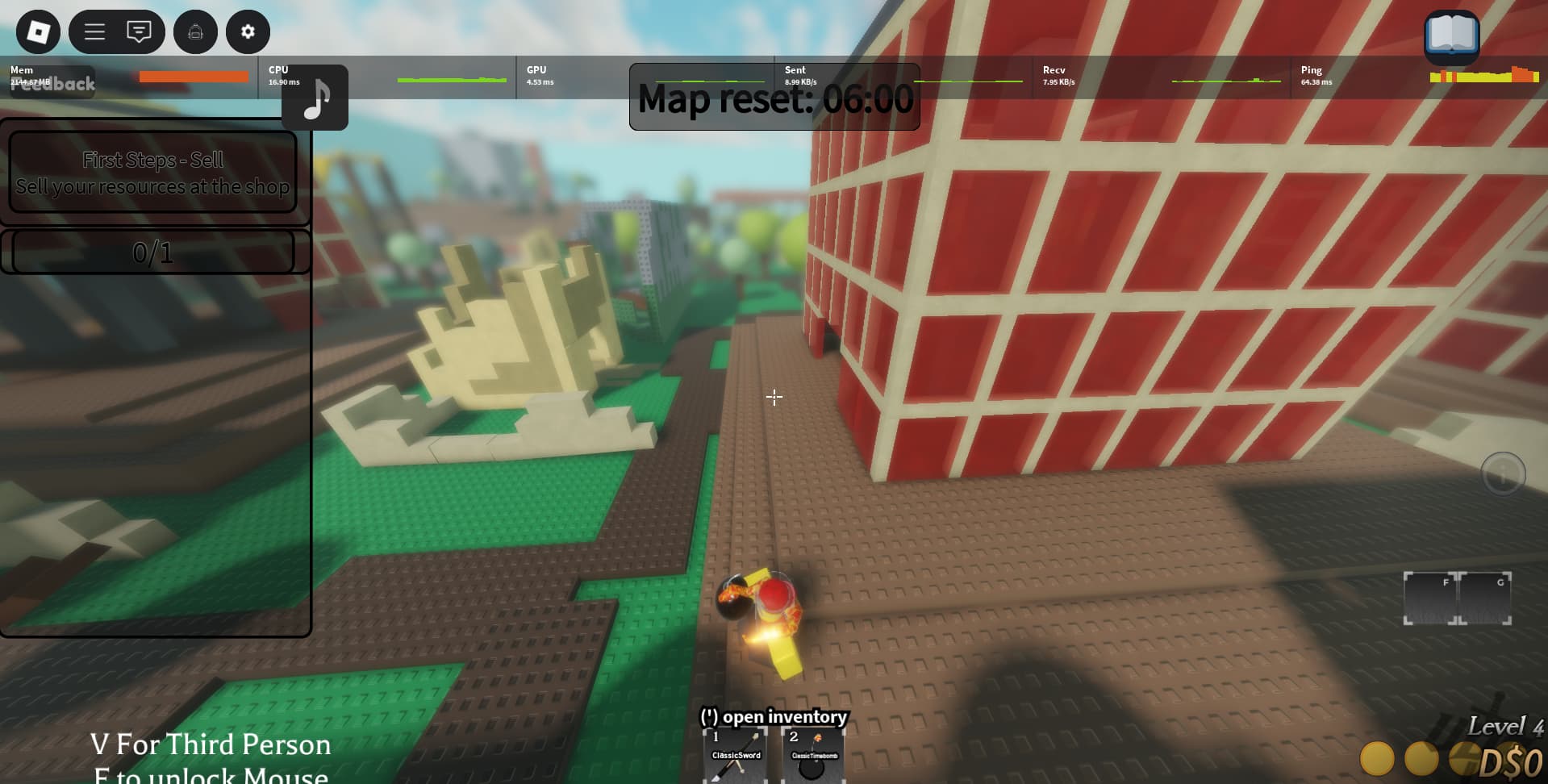
Task: Open the chat window
Action: coord(139,32)
